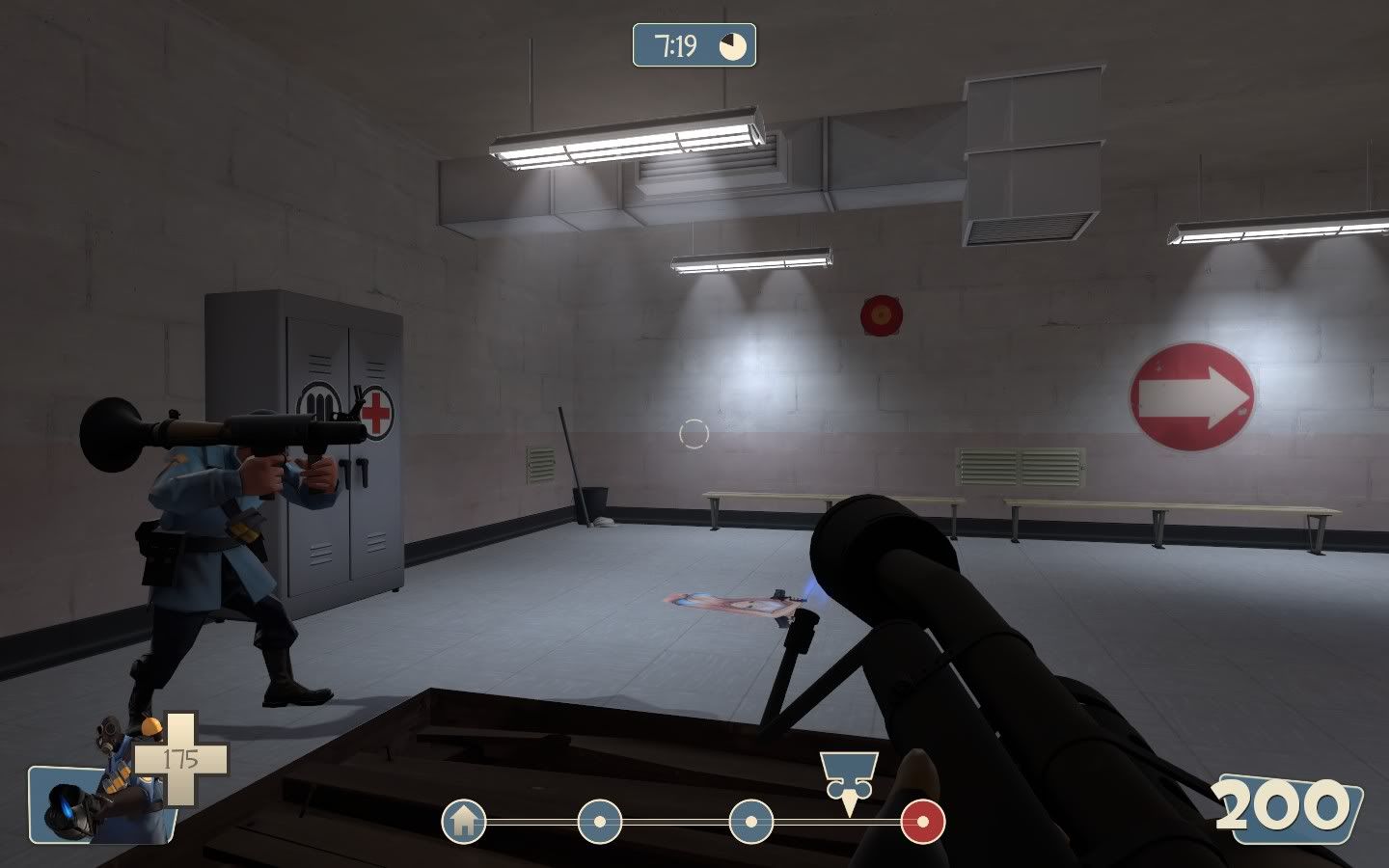Click the first blue control point icon
Screen dimensions: 1389x868
click(598, 823)
